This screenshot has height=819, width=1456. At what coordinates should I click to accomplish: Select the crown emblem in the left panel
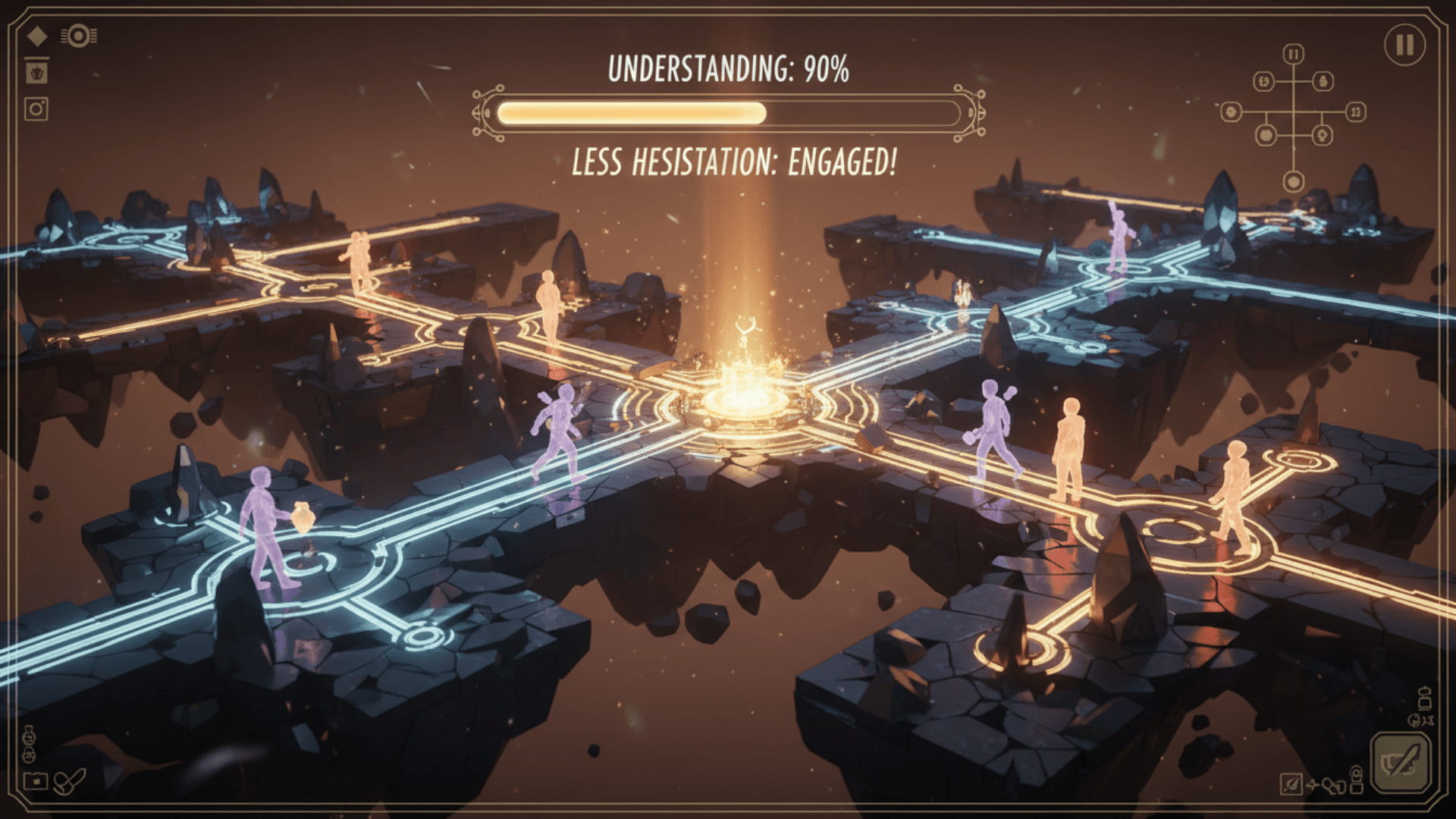(37, 73)
